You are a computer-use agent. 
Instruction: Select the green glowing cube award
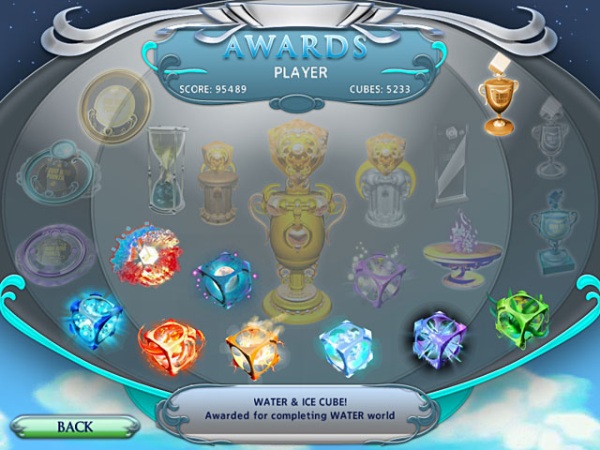point(520,317)
